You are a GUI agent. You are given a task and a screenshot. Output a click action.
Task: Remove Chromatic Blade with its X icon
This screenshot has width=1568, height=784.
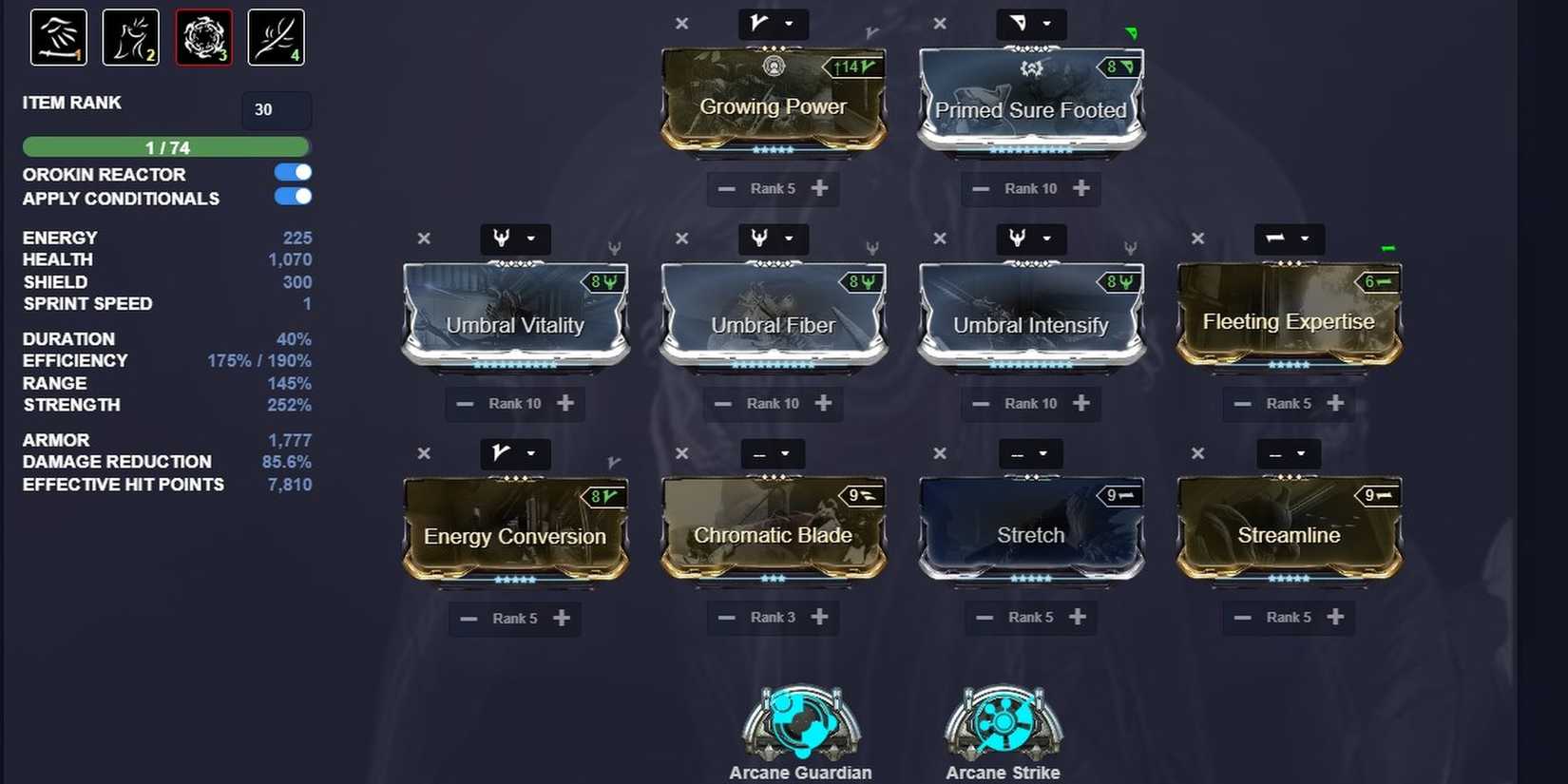[681, 453]
